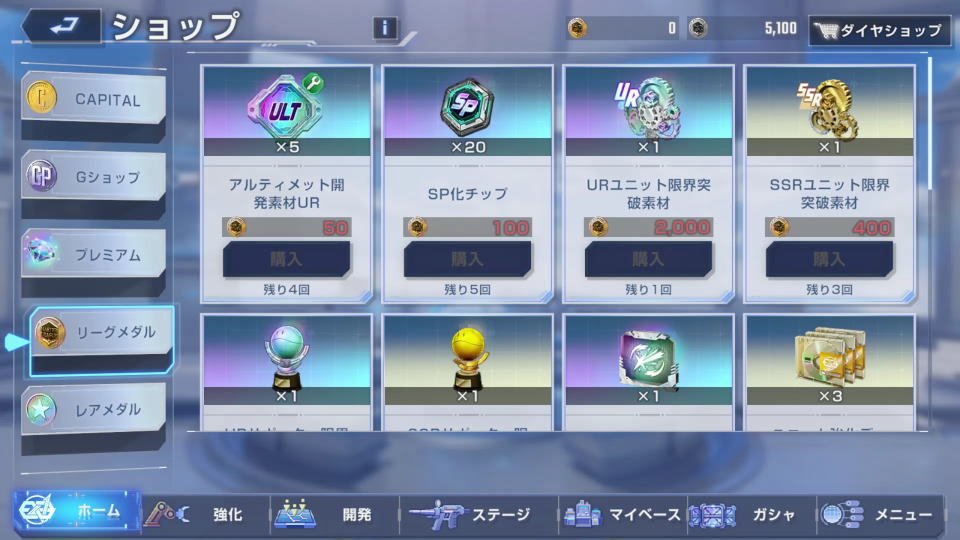Go to ホーム in the bottom bar

tap(77, 513)
